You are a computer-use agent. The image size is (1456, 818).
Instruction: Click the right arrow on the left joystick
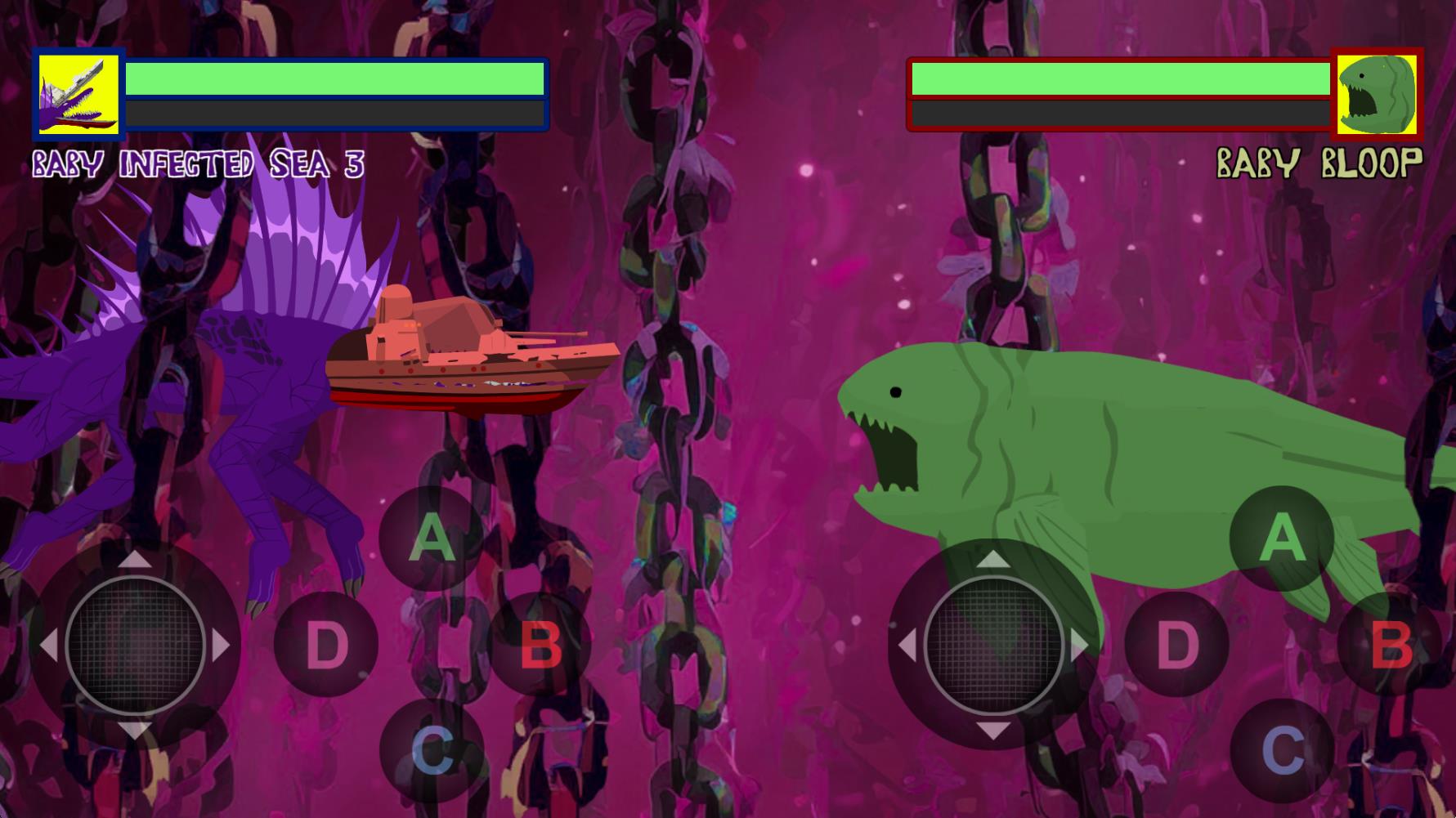click(221, 646)
